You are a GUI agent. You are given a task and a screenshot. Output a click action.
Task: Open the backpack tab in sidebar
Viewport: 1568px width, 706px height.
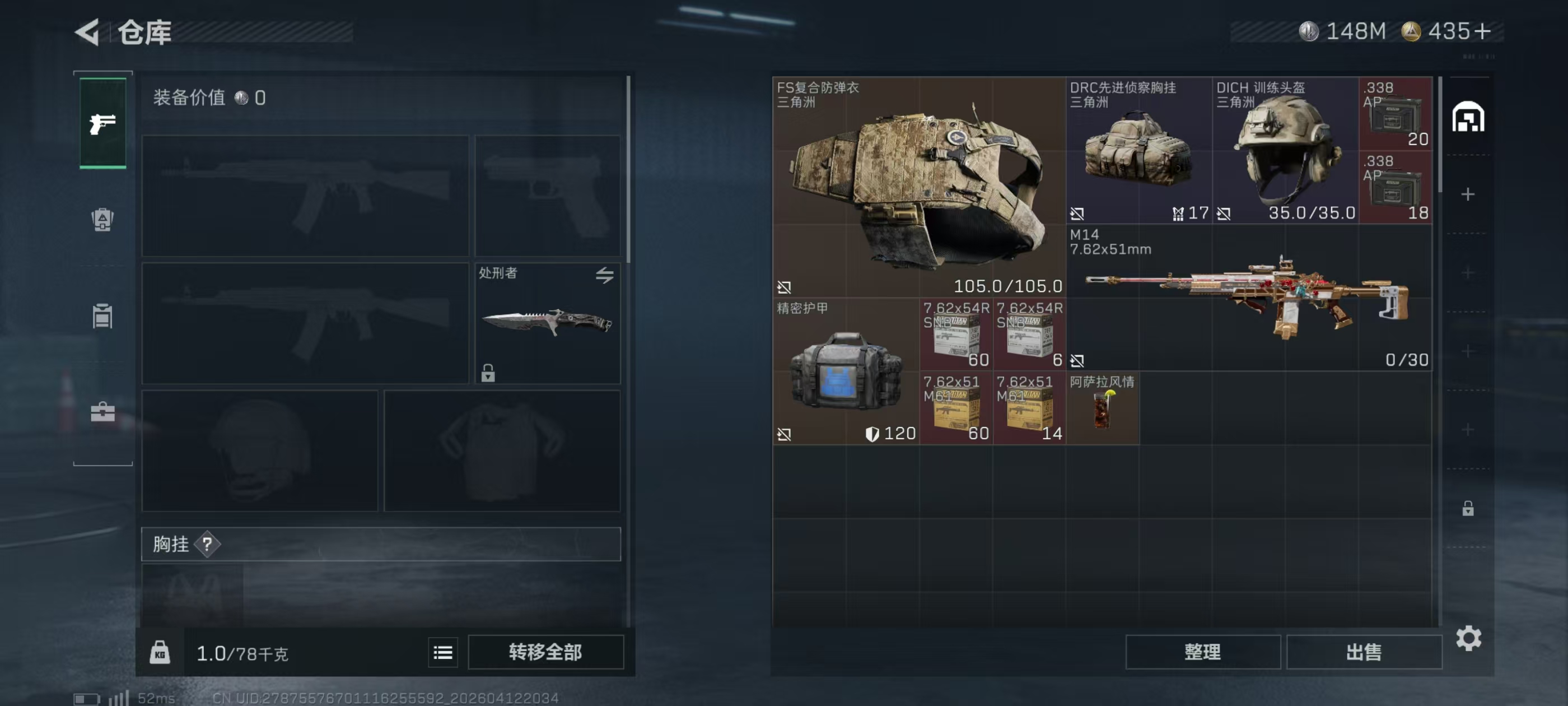coord(103,219)
